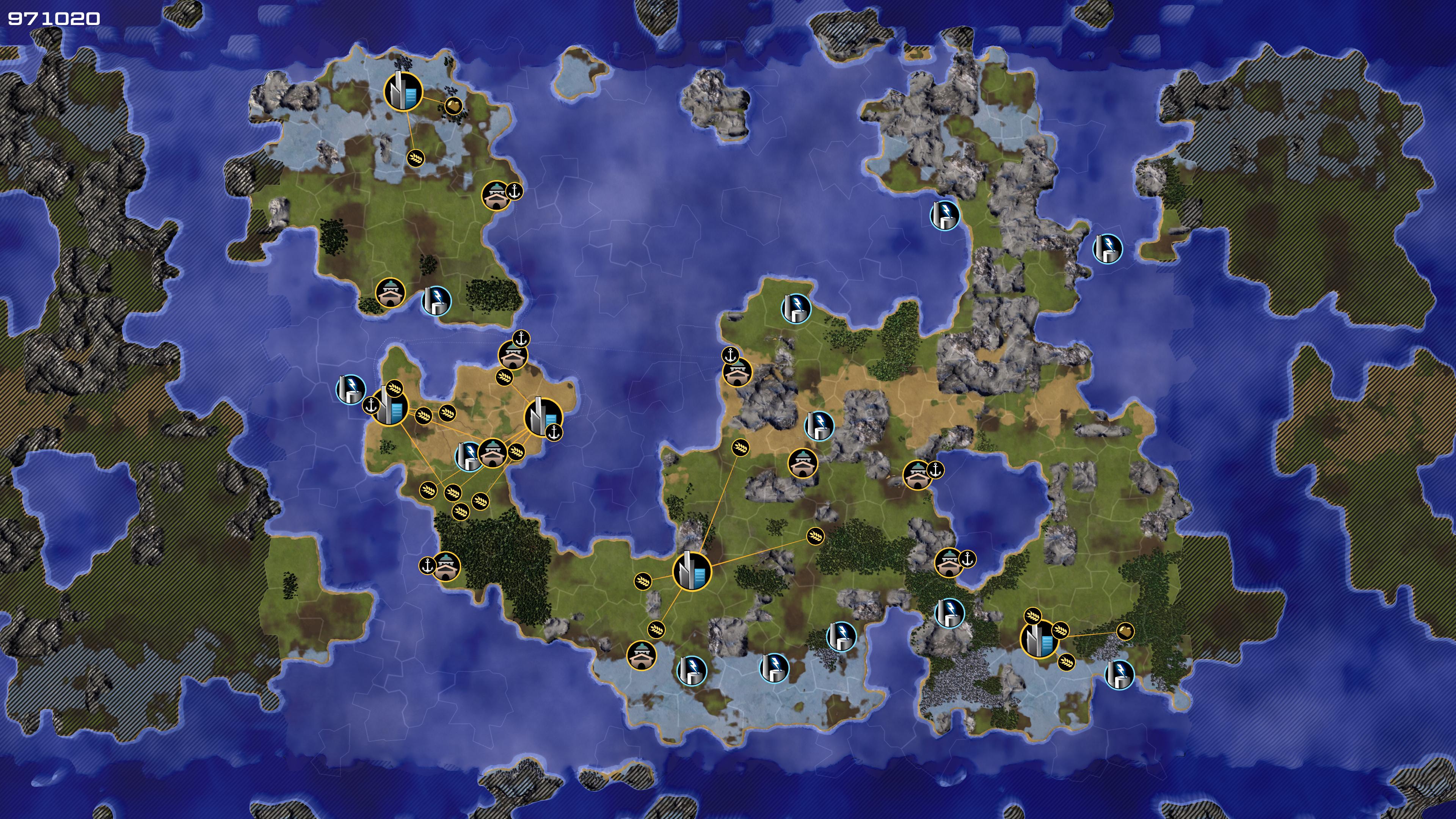The width and height of the screenshot is (1456, 819).
Task: Select the port town on the inland lake's south shore
Action: pos(948,562)
